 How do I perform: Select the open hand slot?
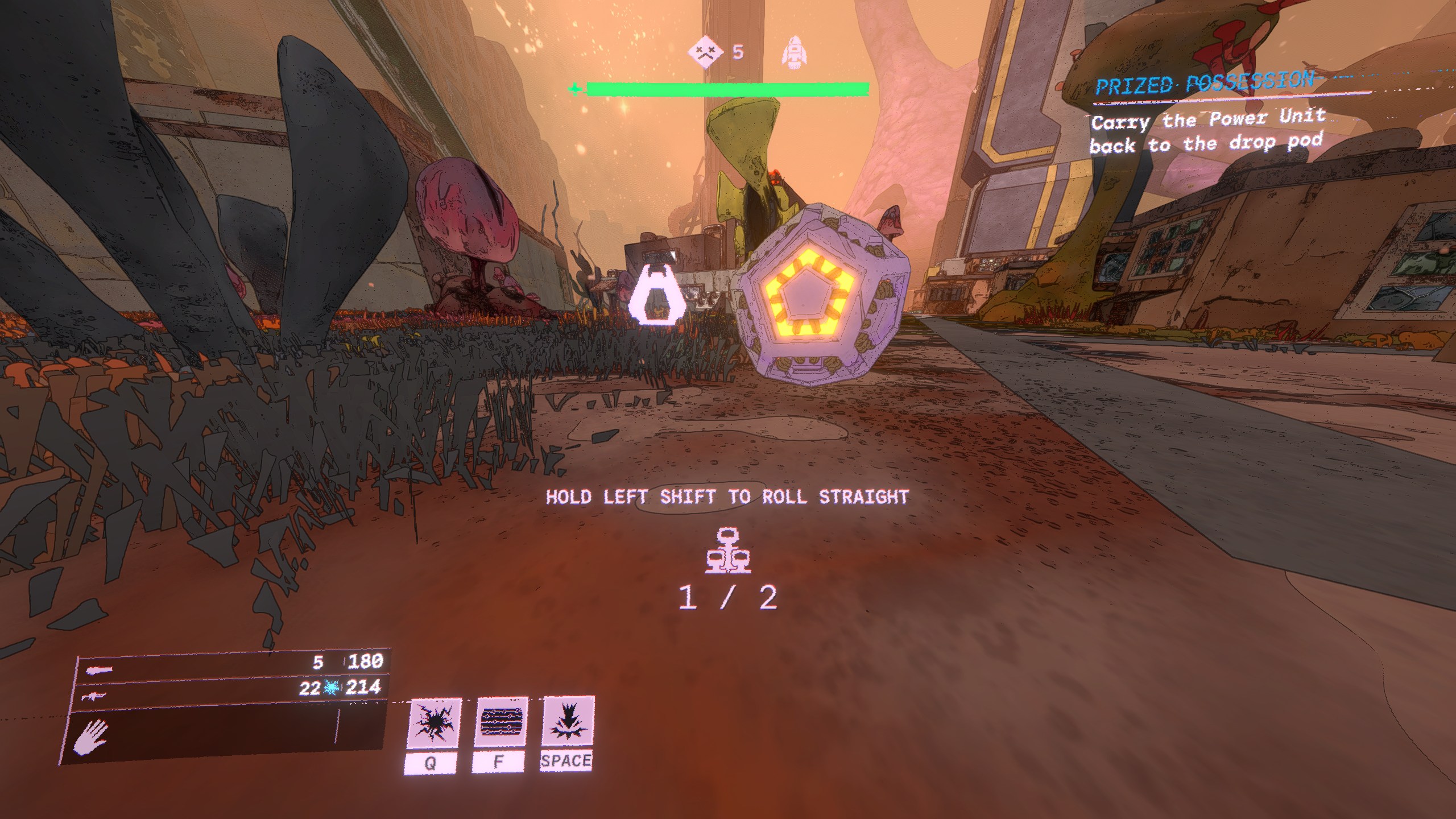click(x=92, y=737)
